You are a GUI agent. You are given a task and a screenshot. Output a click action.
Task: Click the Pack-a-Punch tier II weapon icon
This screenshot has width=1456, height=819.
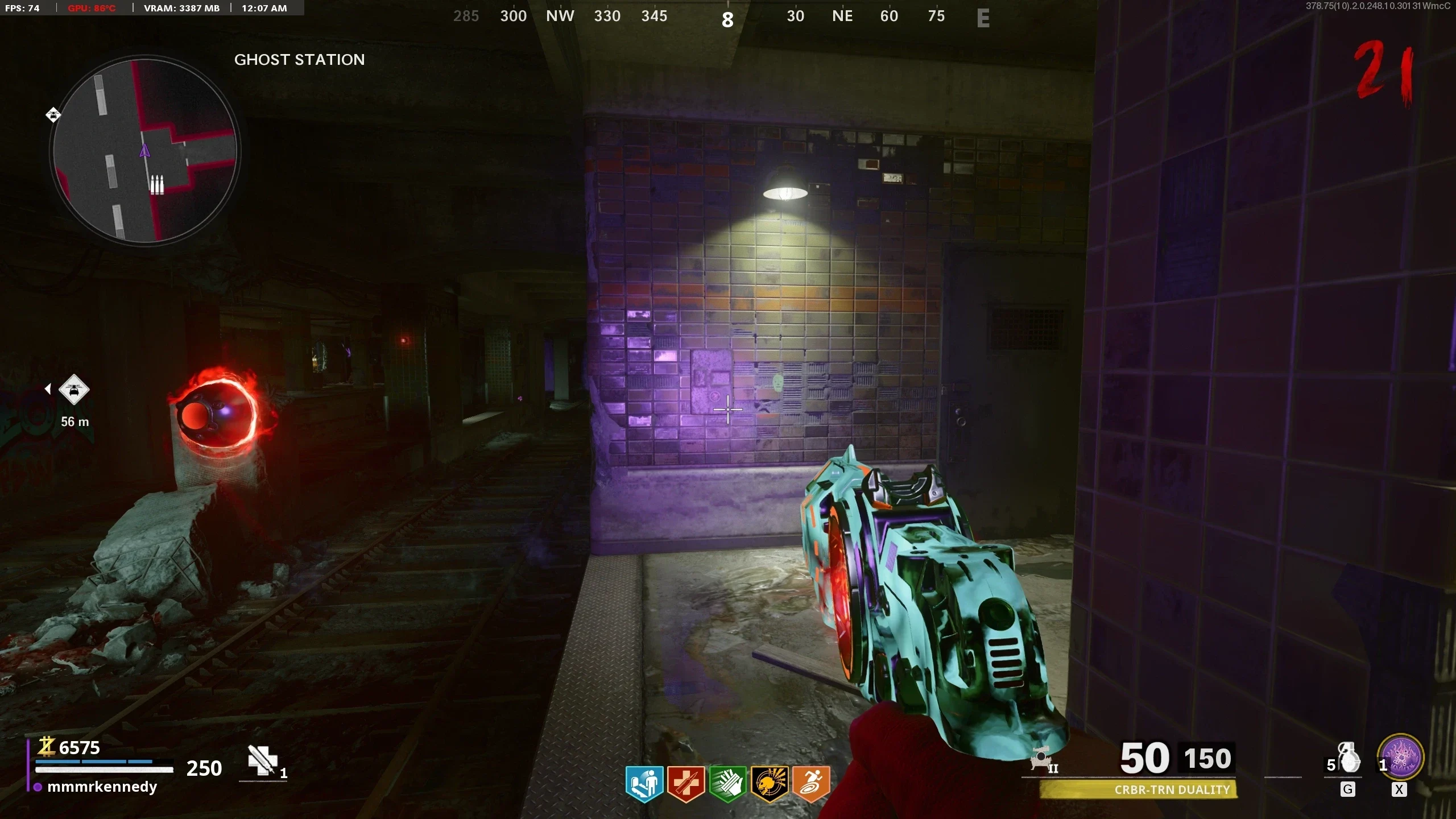tap(1042, 760)
